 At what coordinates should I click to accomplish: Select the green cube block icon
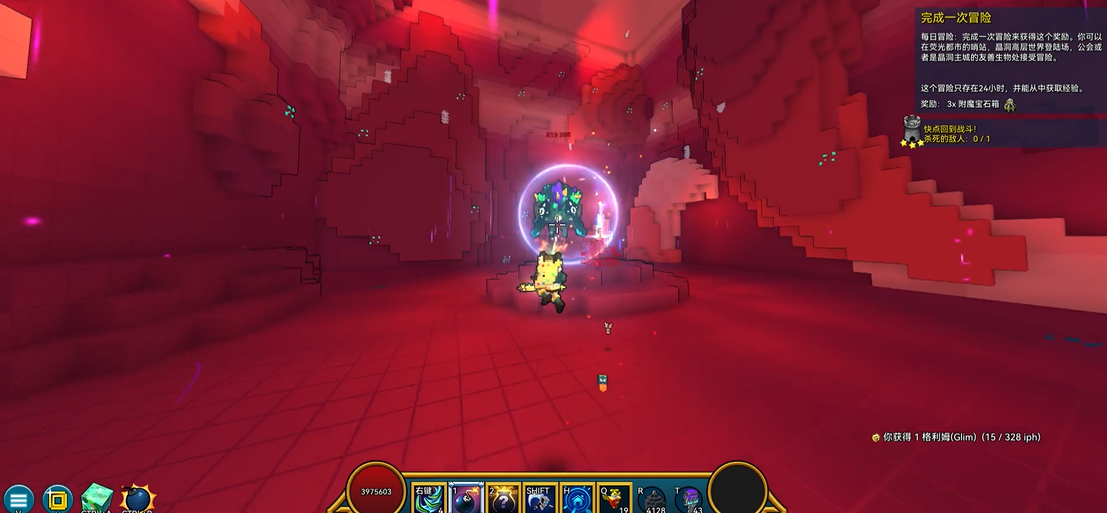[97, 498]
